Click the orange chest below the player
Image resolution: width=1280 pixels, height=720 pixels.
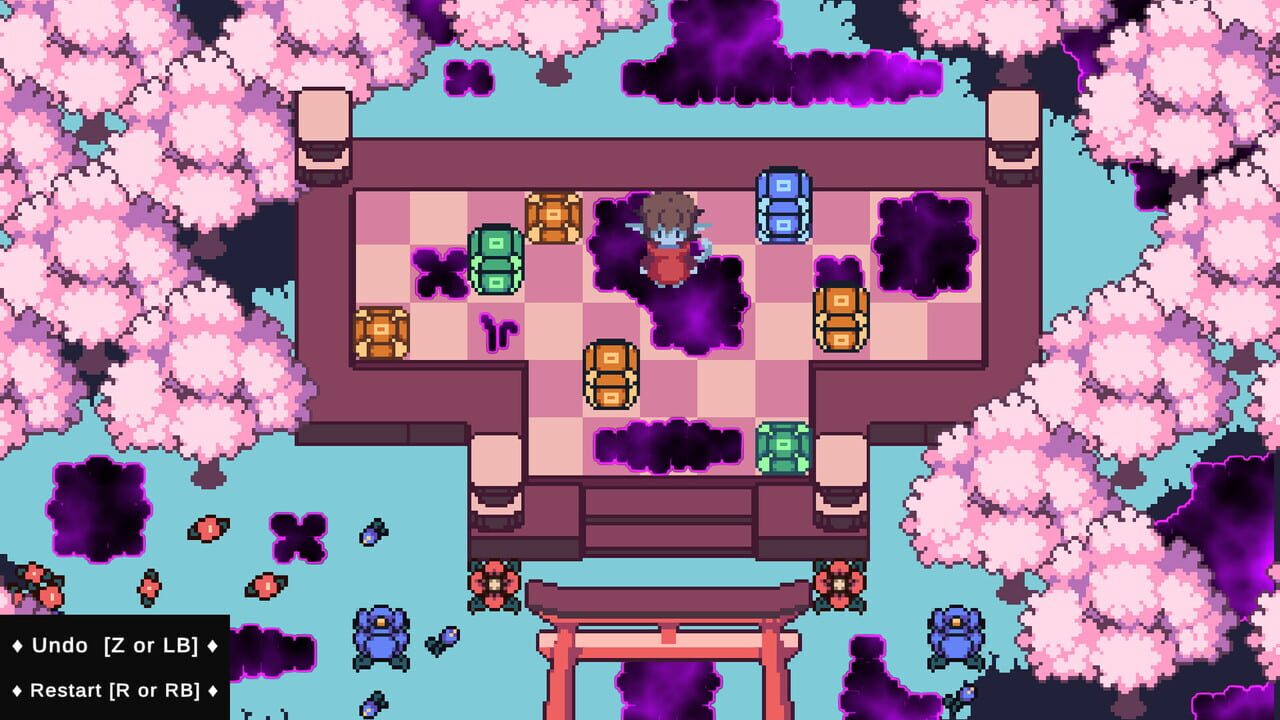pyautogui.click(x=612, y=375)
